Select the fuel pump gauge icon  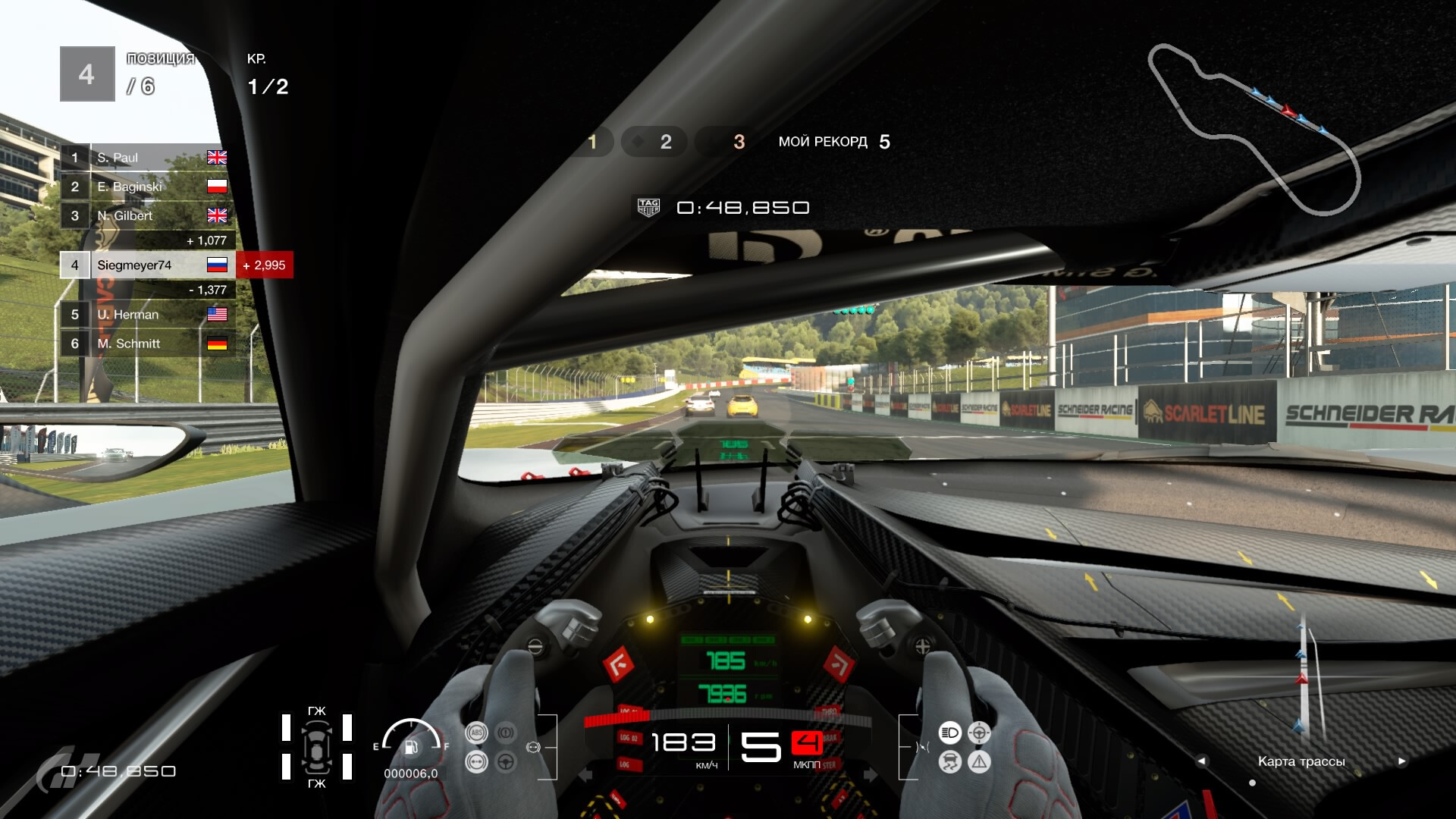(411, 748)
